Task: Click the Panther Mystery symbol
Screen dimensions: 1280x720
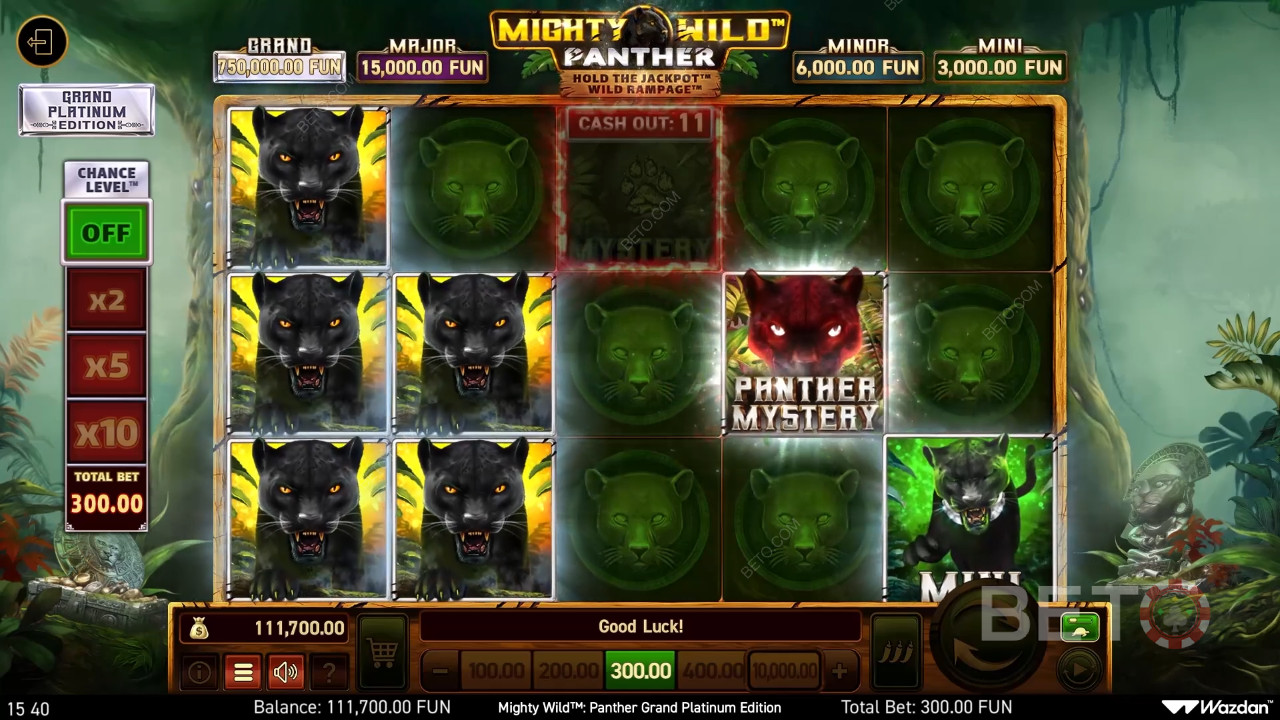Action: pyautogui.click(x=805, y=352)
